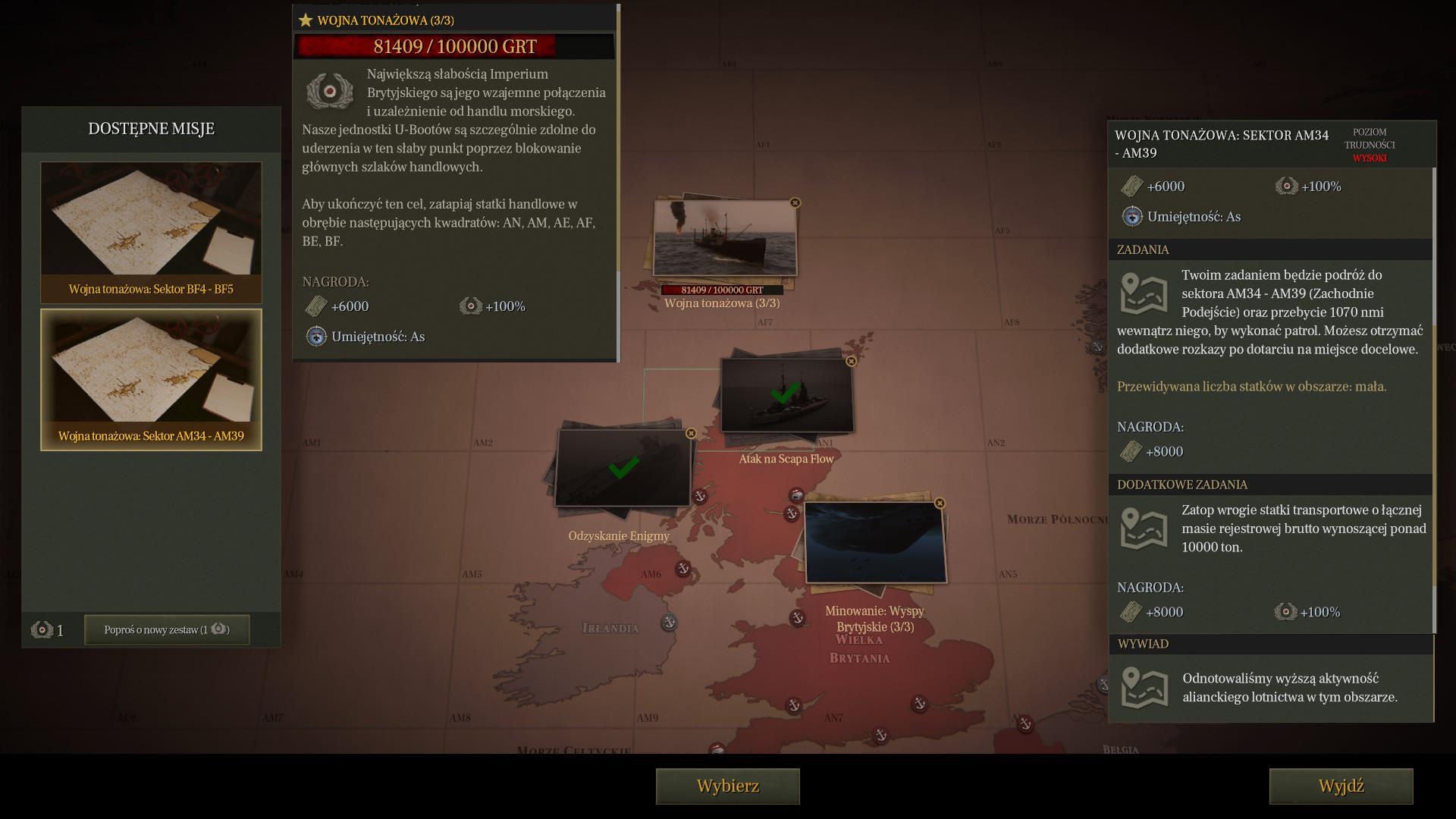Request a new mission set (Poproś o nowy zestaw)
The image size is (1456, 819).
(167, 629)
